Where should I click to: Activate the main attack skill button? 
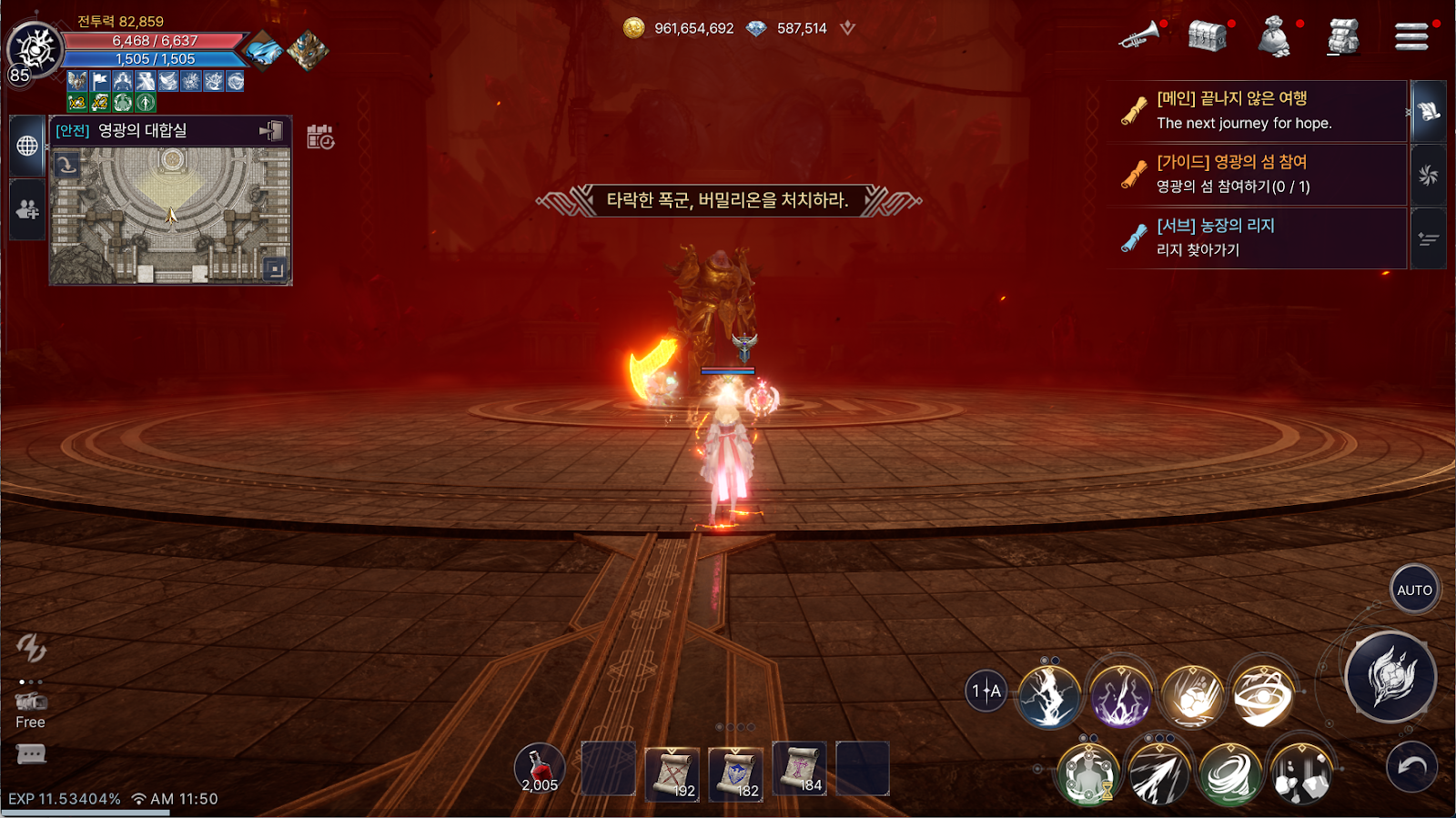pyautogui.click(x=1390, y=677)
